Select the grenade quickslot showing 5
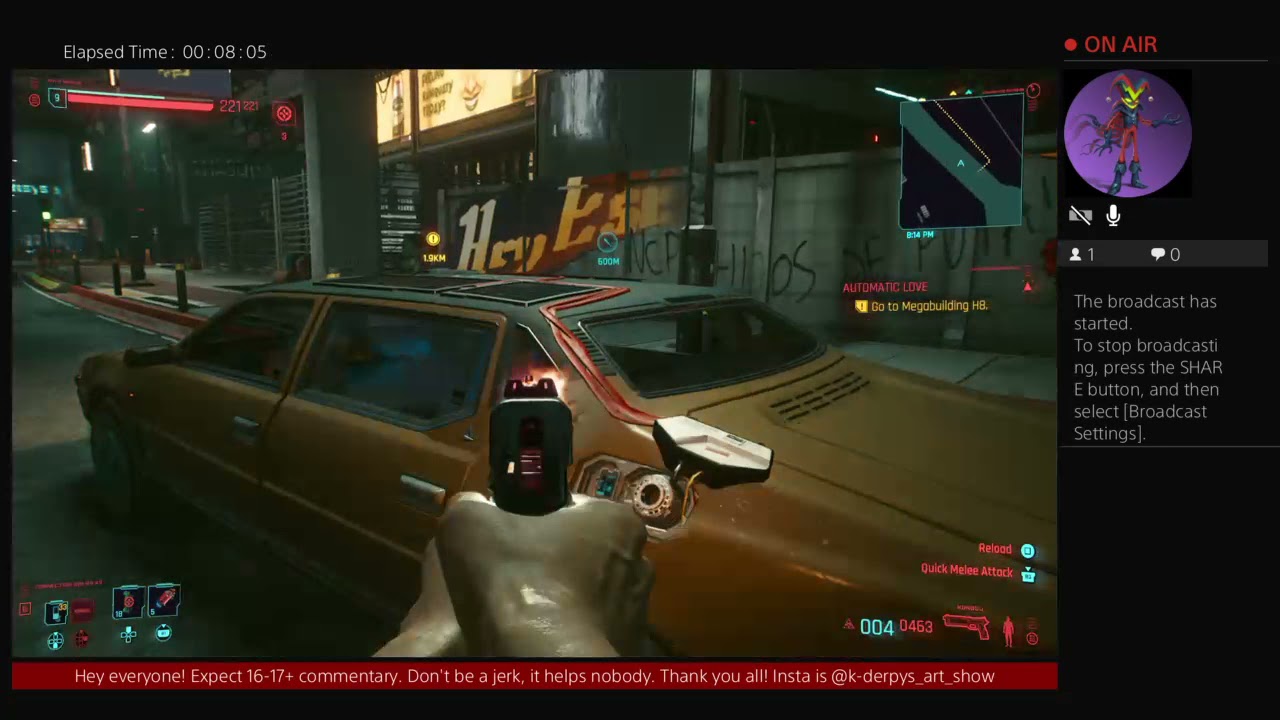The width and height of the screenshot is (1280, 720). point(162,600)
